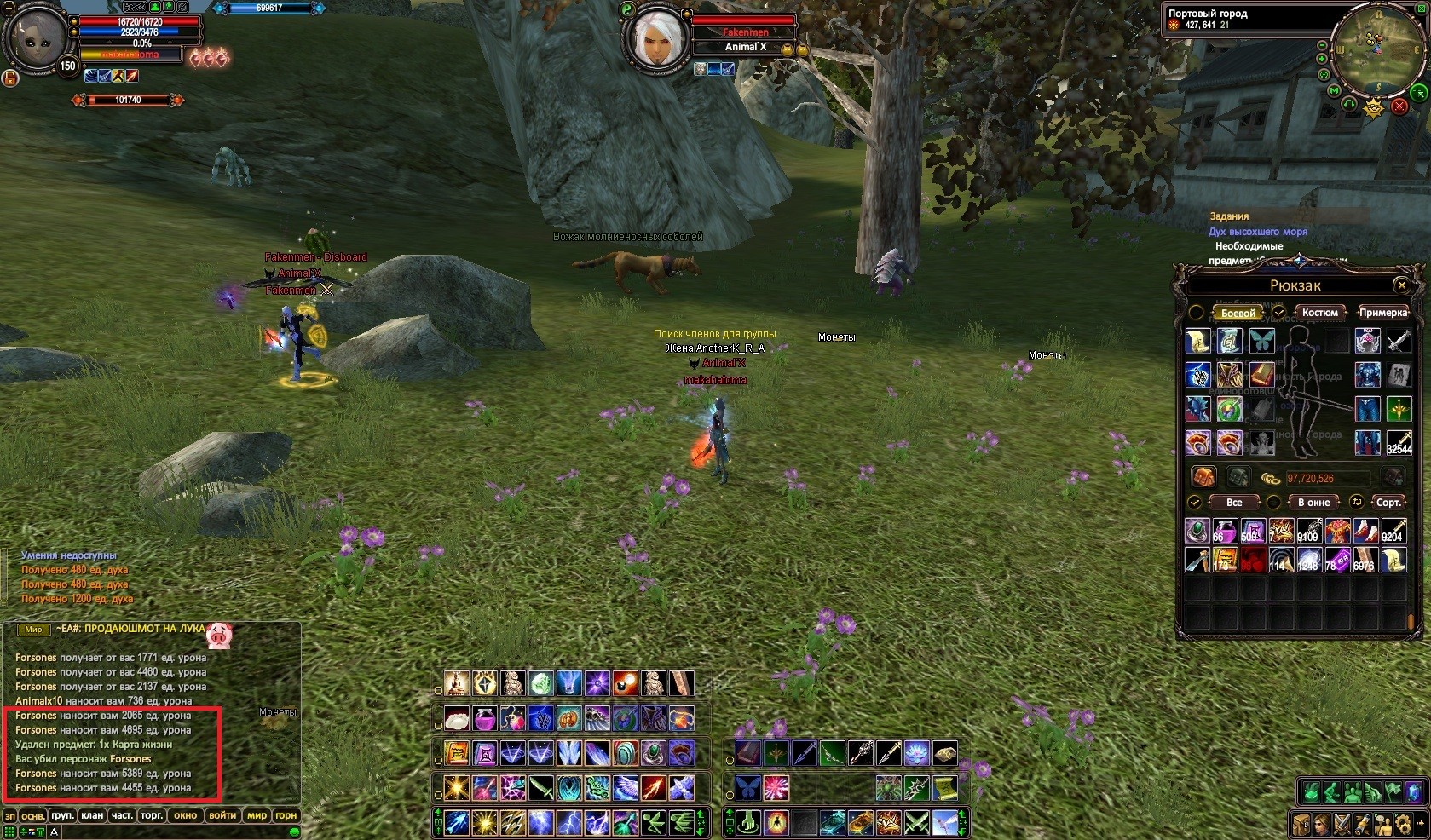Select the Примерка fitting tab
Viewport: 1431px width, 840px height.
[1382, 313]
